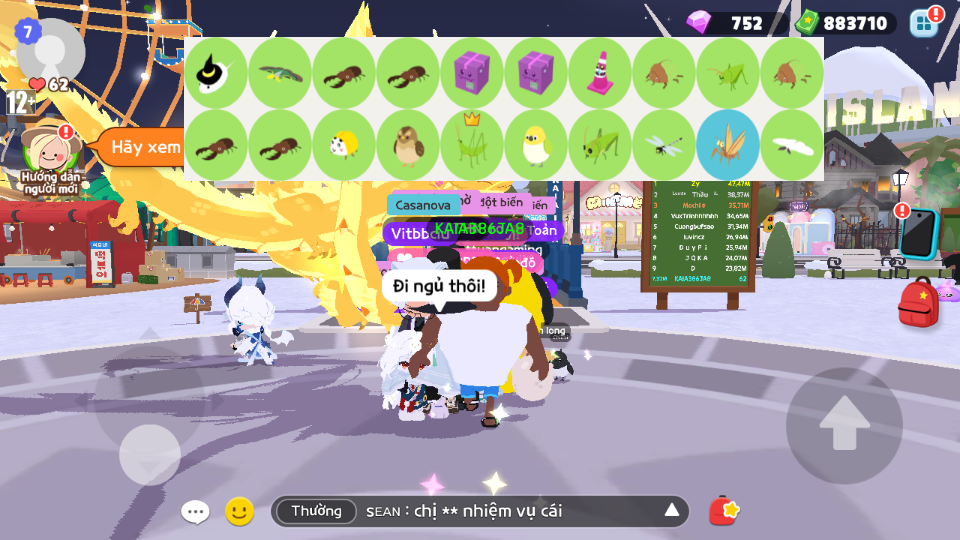Image resolution: width=960 pixels, height=540 pixels.
Task: Open the emoji smiley menu
Action: [239, 512]
